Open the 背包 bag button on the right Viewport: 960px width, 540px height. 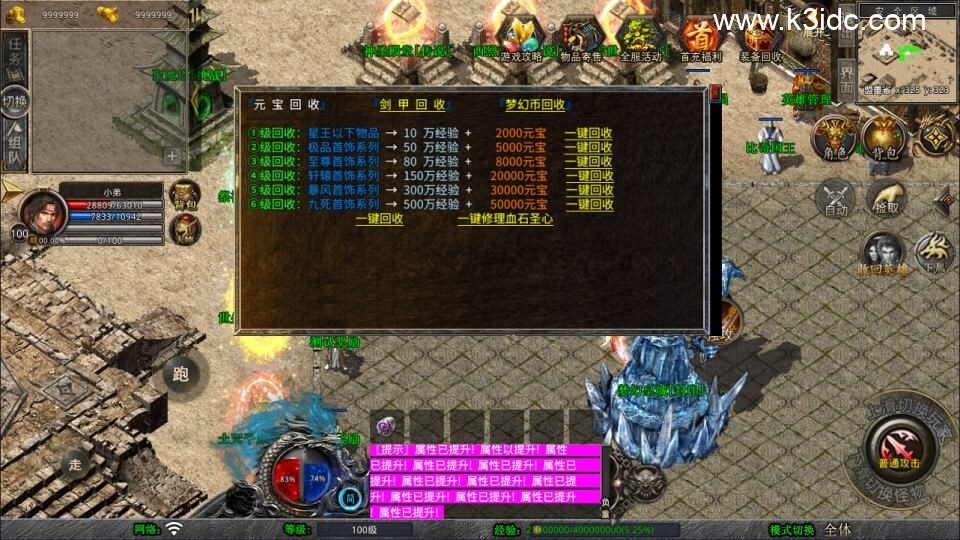point(883,139)
